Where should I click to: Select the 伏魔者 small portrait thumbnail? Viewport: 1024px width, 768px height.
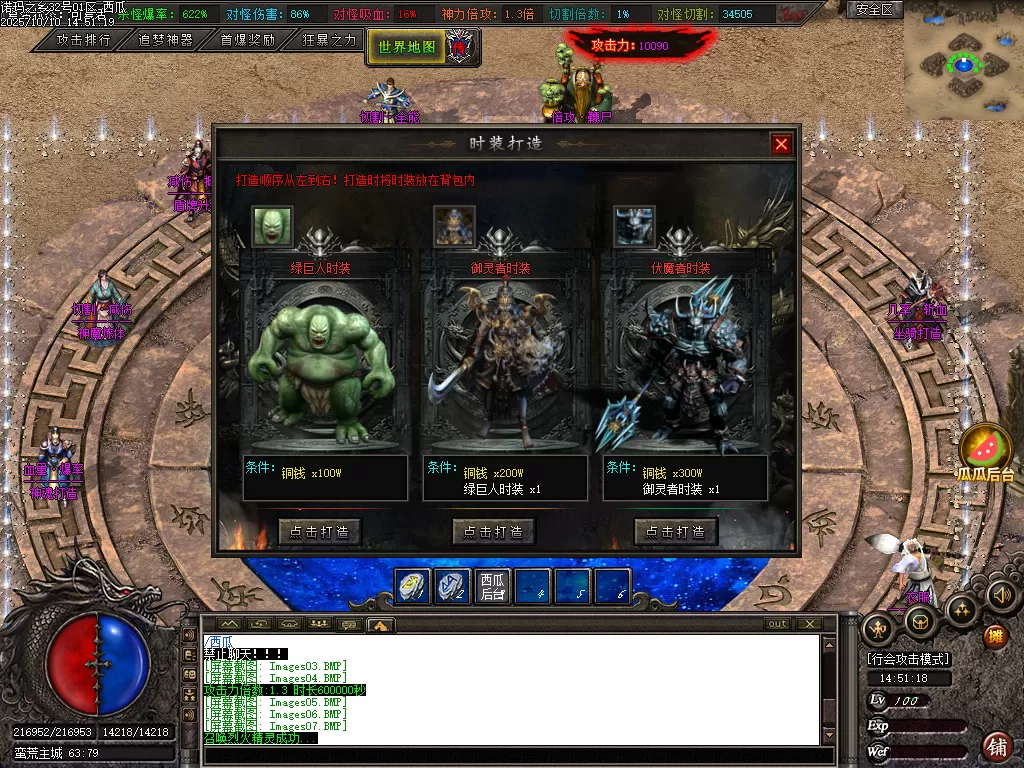coord(634,226)
